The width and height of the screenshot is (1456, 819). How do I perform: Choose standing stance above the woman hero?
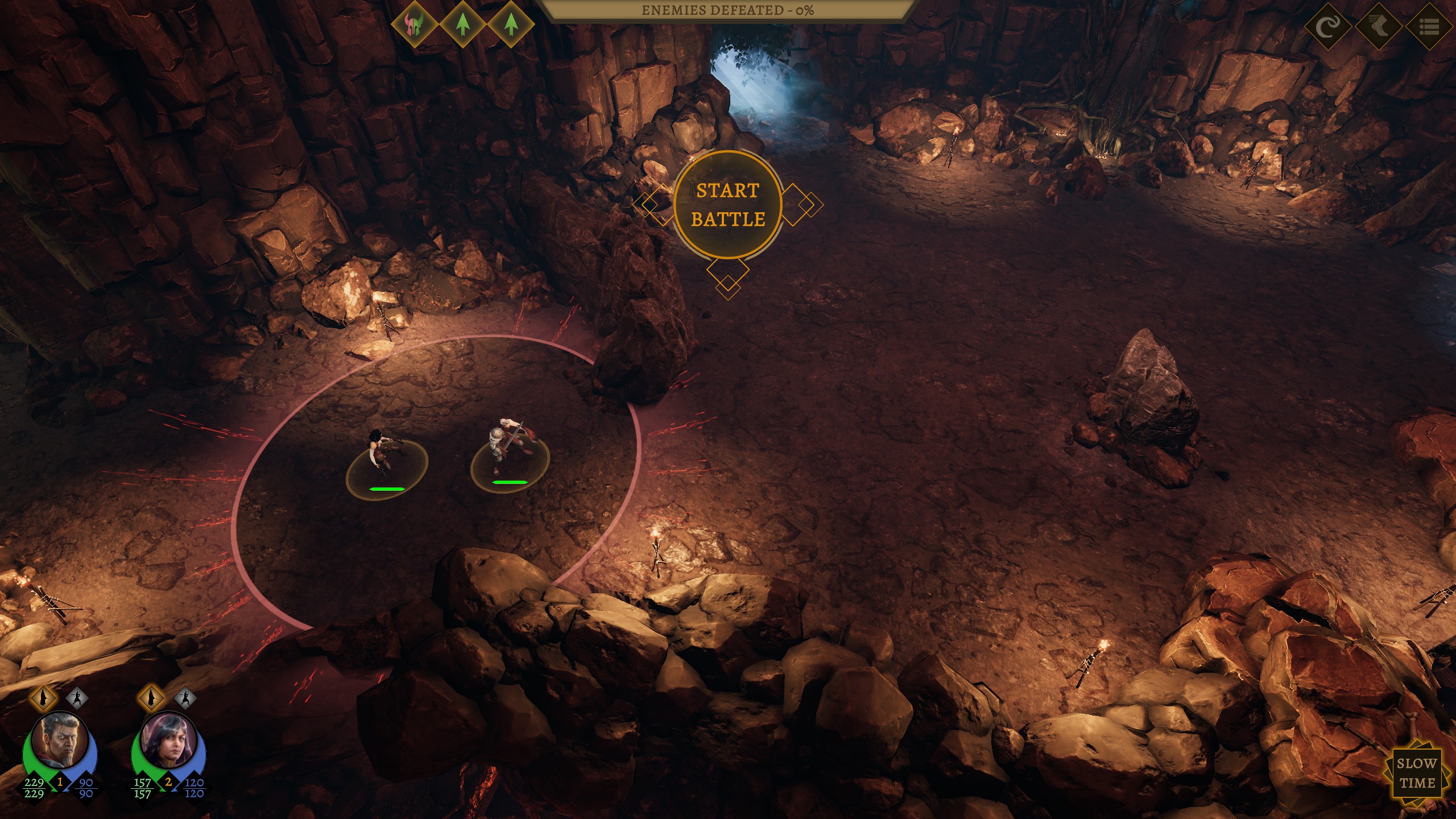tap(151, 697)
